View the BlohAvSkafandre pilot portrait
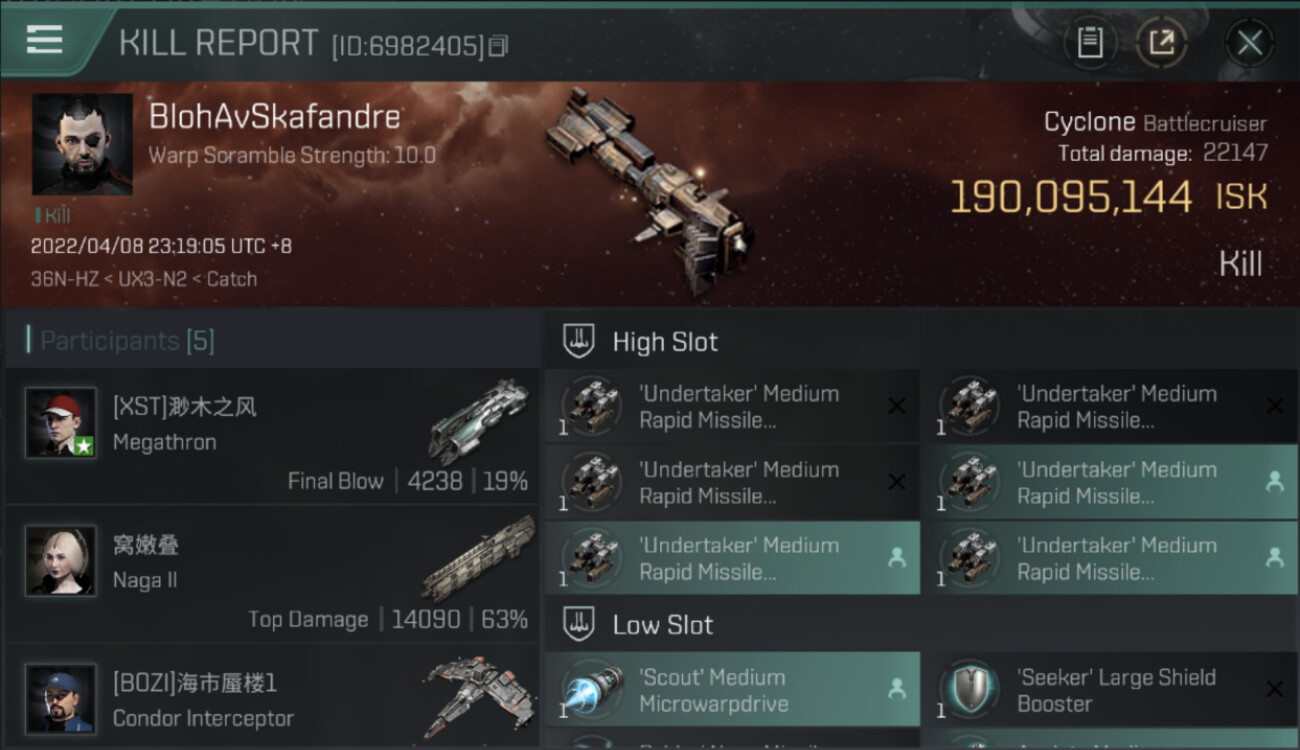Screen dimensions: 1300x750 [82, 144]
